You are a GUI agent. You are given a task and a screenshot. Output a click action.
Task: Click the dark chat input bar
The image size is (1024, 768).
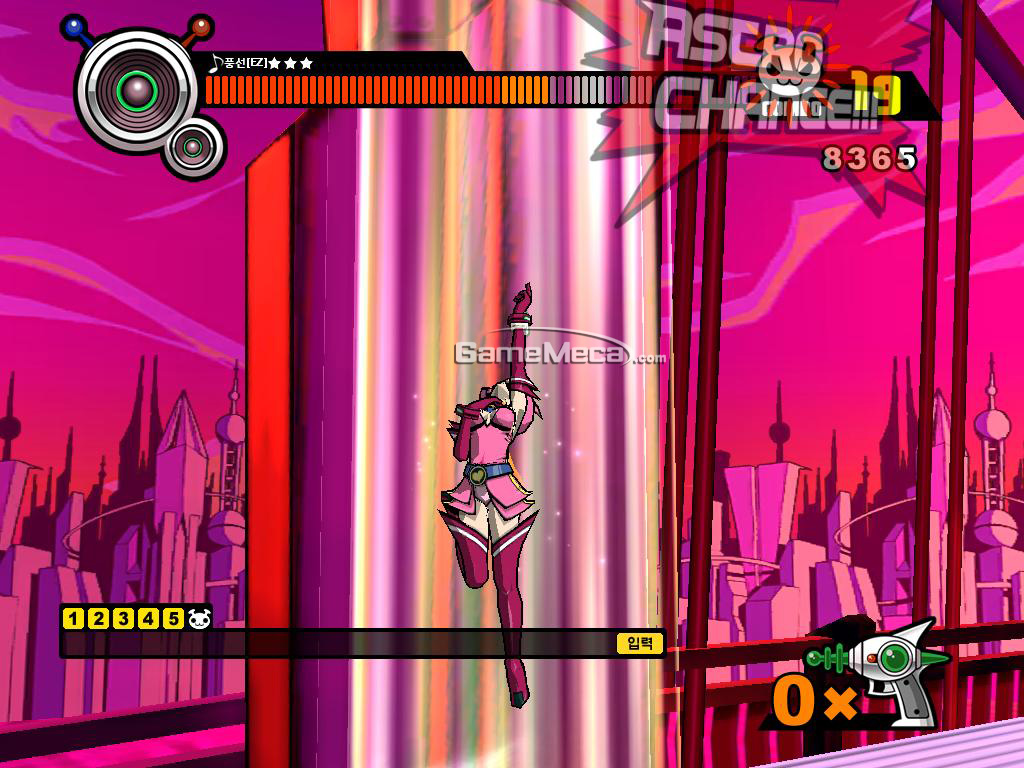pyautogui.click(x=340, y=644)
